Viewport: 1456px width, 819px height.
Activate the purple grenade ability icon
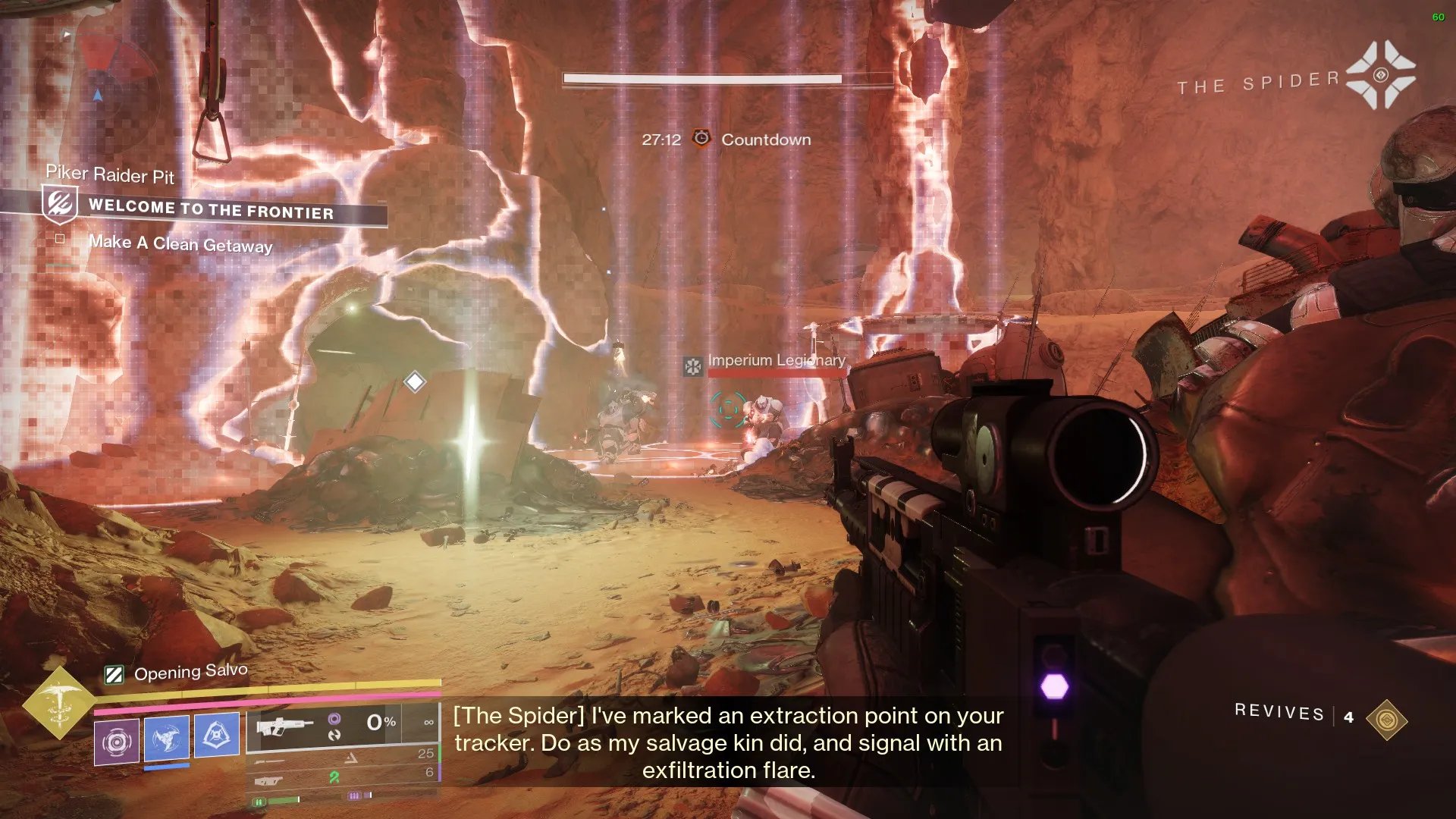click(117, 741)
